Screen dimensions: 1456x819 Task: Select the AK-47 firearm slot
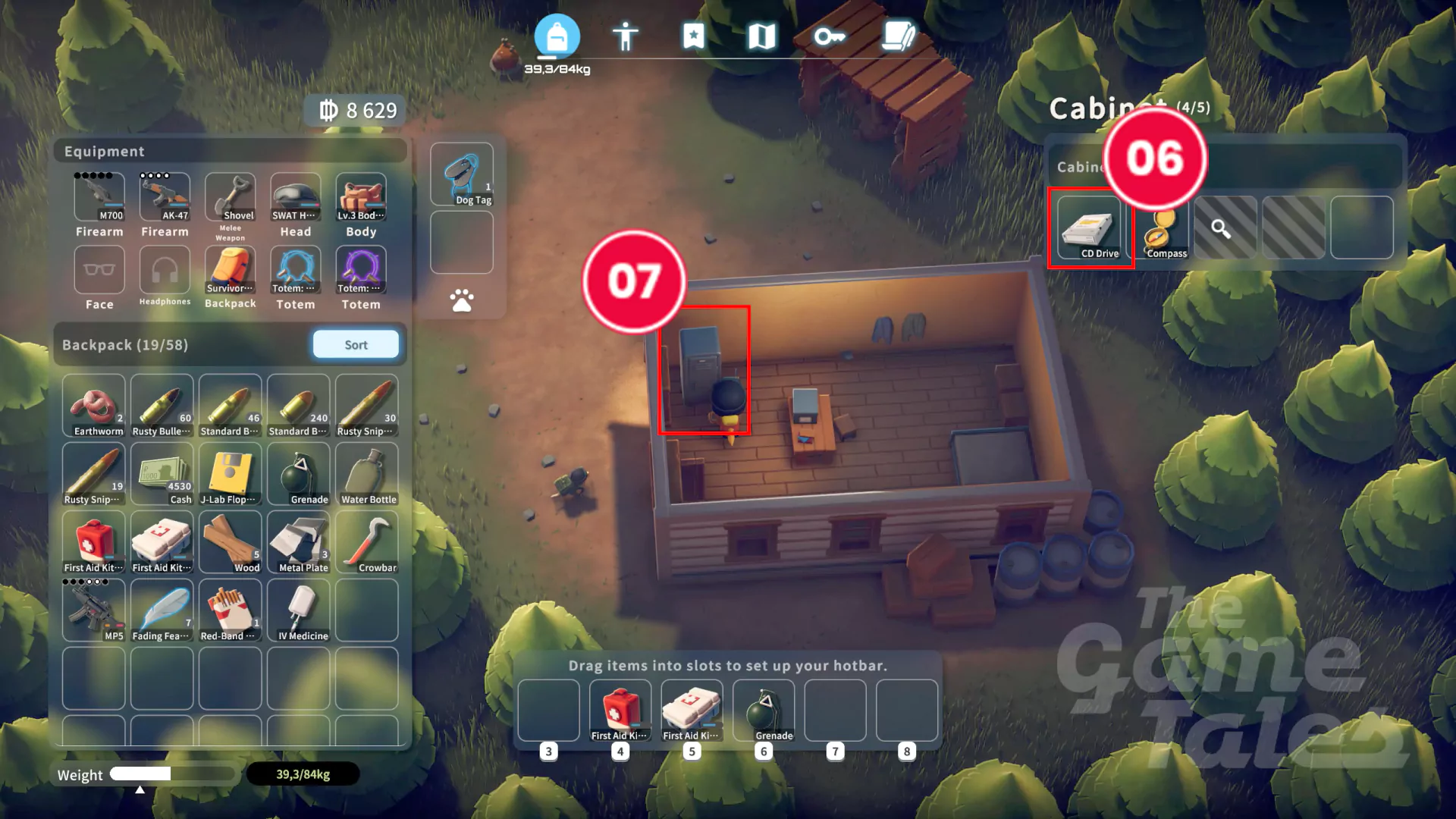click(x=165, y=197)
